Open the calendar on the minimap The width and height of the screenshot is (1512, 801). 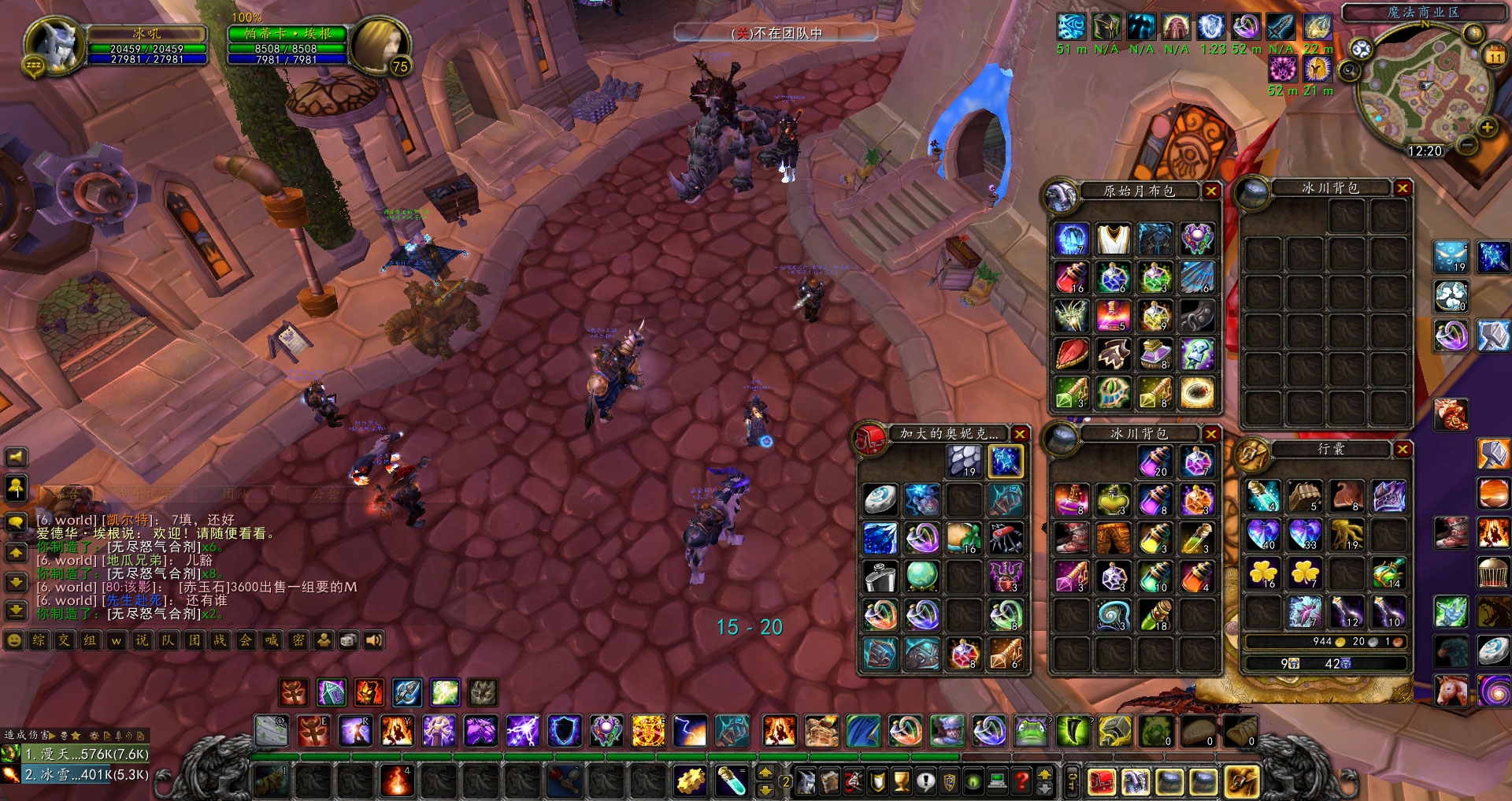pos(1495,54)
